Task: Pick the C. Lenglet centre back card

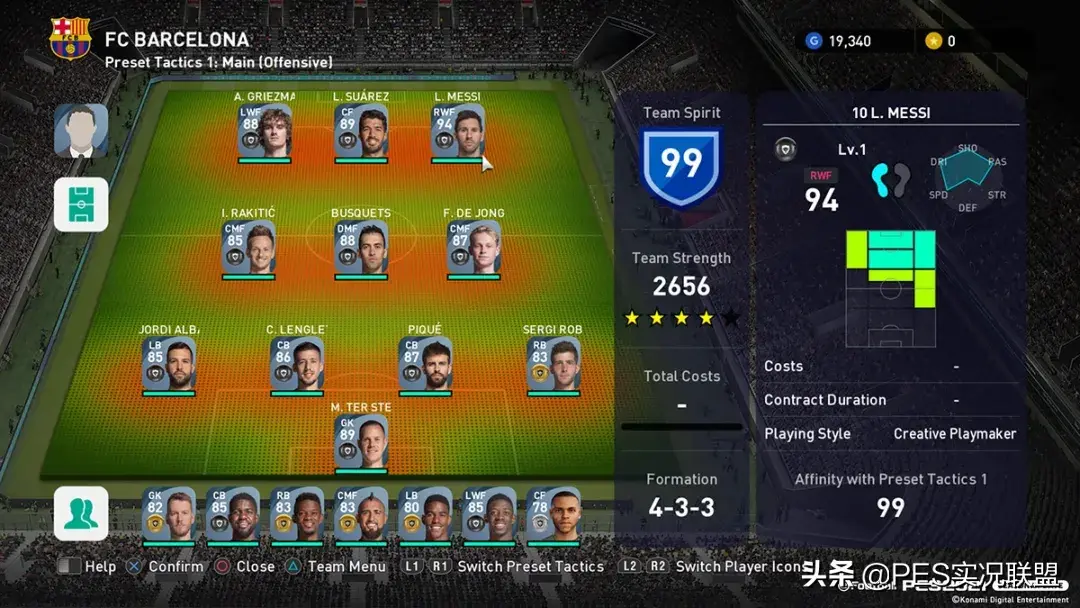Action: 297,364
